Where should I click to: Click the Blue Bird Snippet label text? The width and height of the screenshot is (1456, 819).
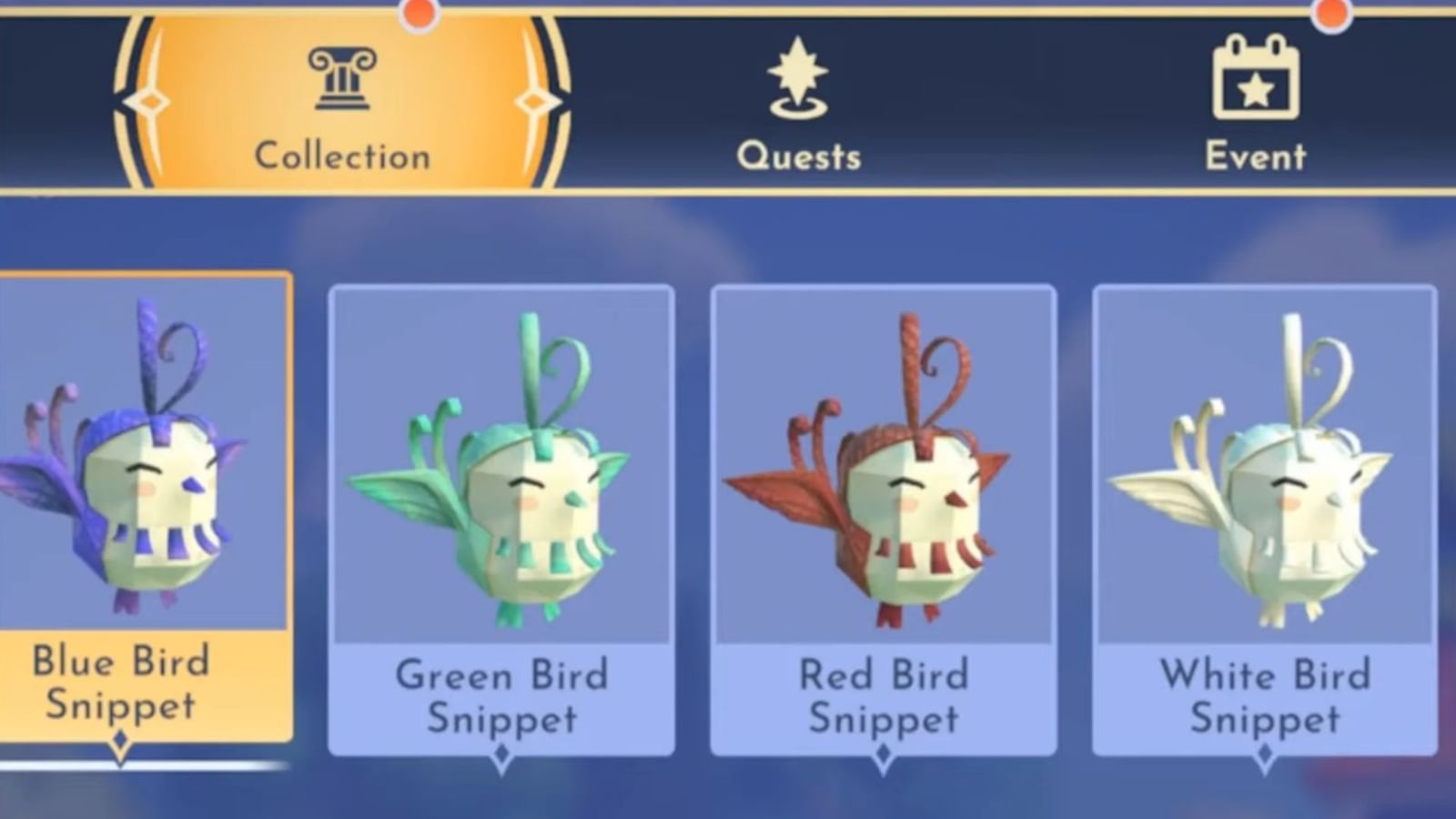point(121,682)
